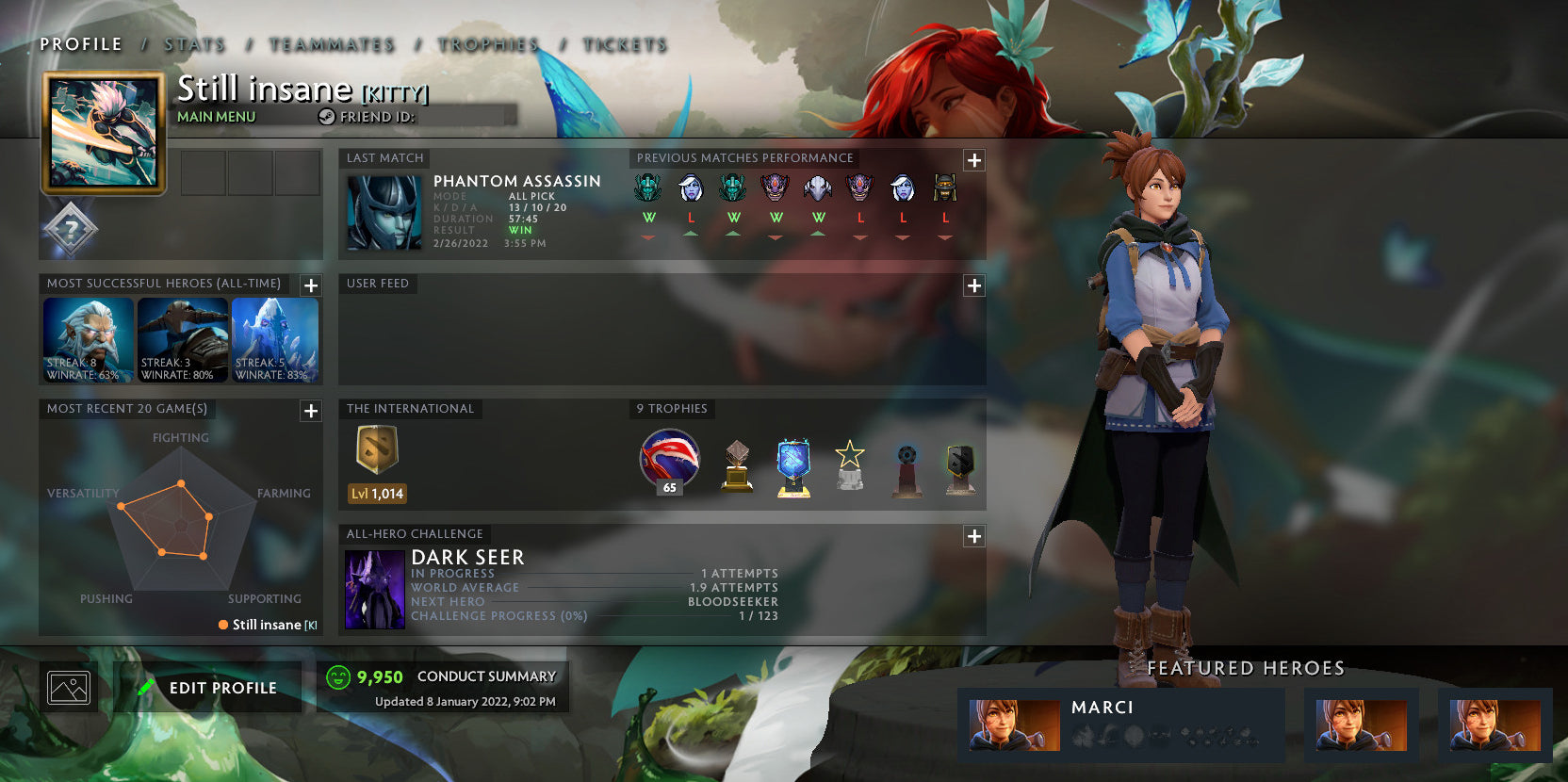Select the Zeus hero with streak 8

[x=88, y=339]
